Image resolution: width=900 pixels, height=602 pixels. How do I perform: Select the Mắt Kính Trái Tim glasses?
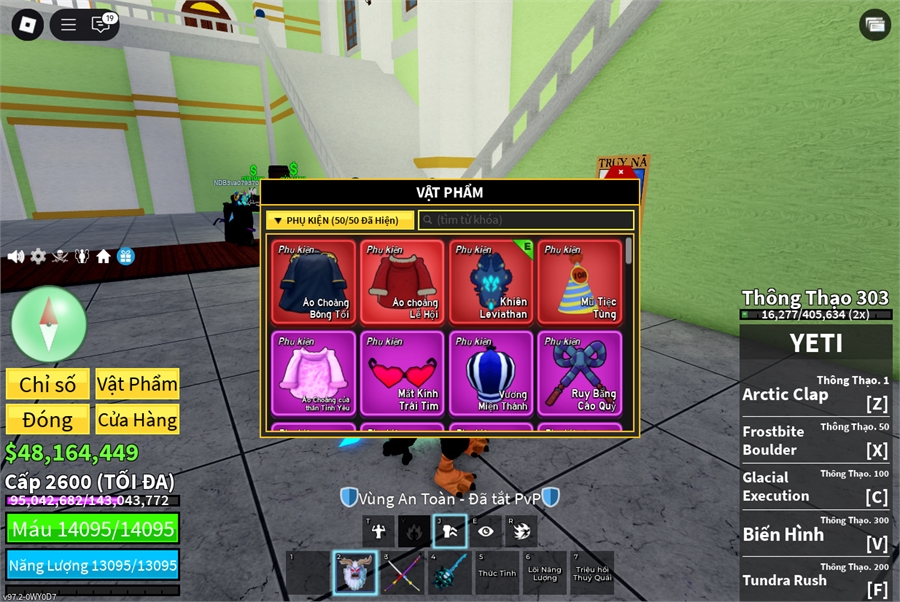click(x=402, y=373)
